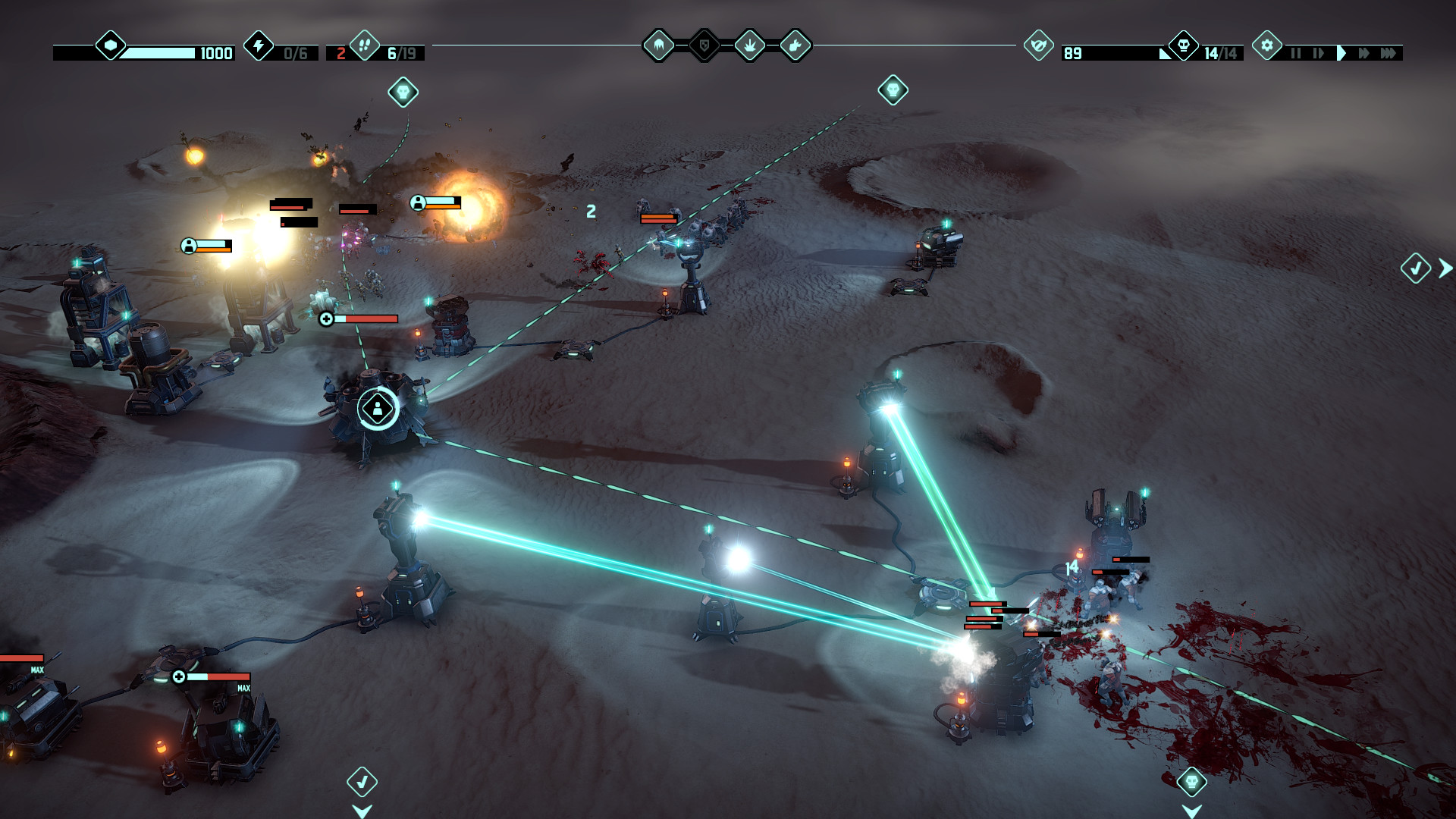Switch to the impact category on the top bar
This screenshot has width=1456, height=819.
[x=749, y=45]
